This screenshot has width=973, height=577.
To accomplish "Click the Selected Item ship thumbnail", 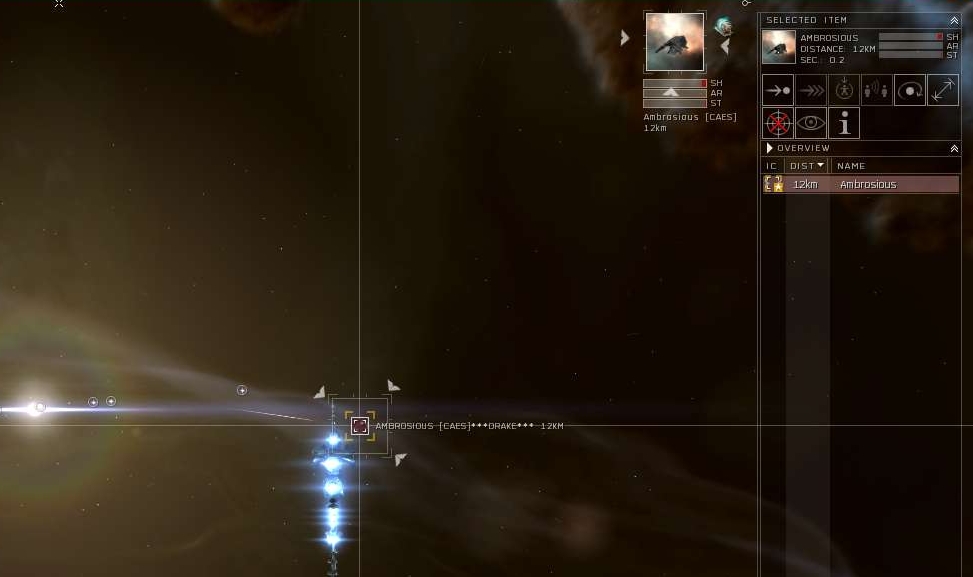I will 779,47.
